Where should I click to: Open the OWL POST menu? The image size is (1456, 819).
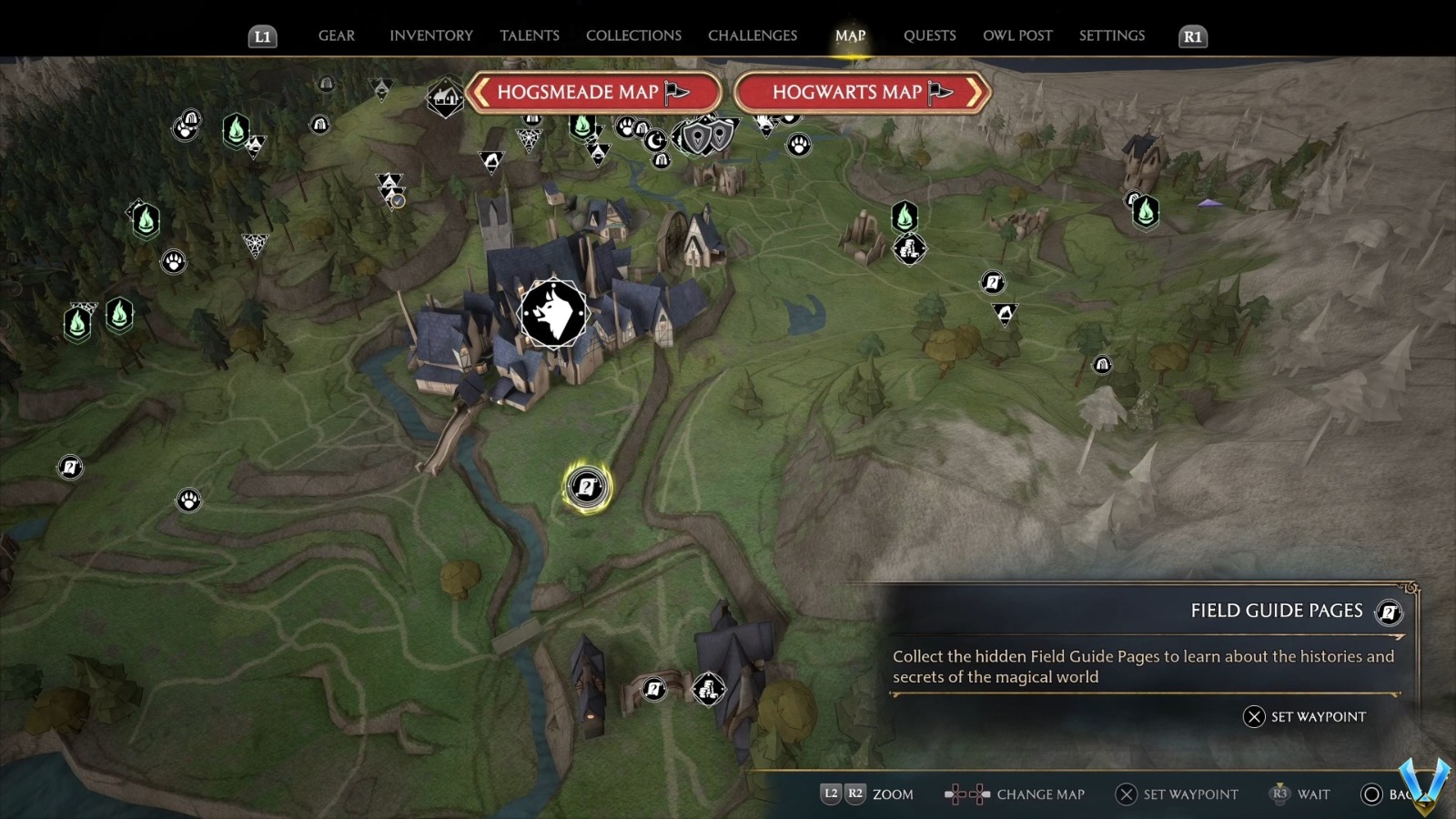click(x=1017, y=35)
